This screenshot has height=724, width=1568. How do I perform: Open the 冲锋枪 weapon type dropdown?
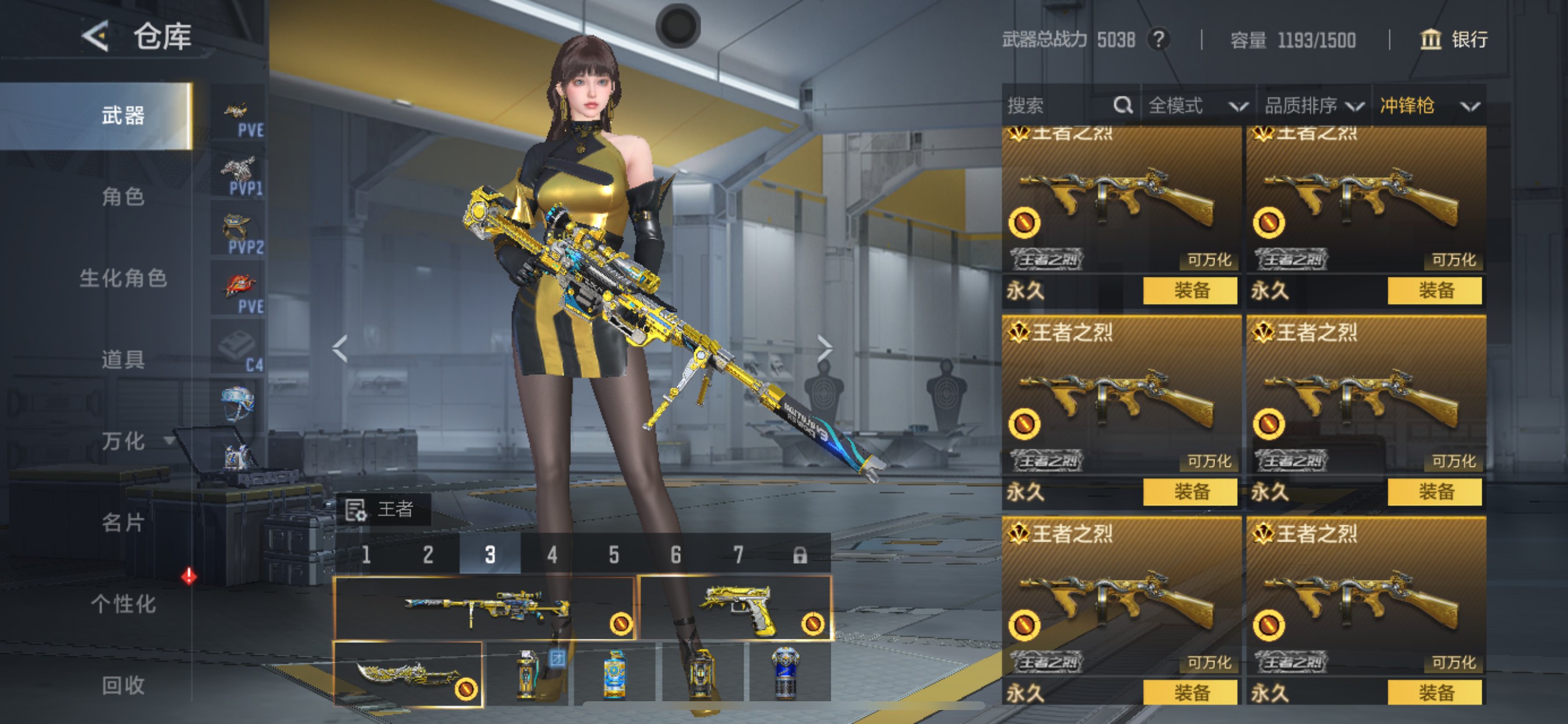coord(1428,106)
